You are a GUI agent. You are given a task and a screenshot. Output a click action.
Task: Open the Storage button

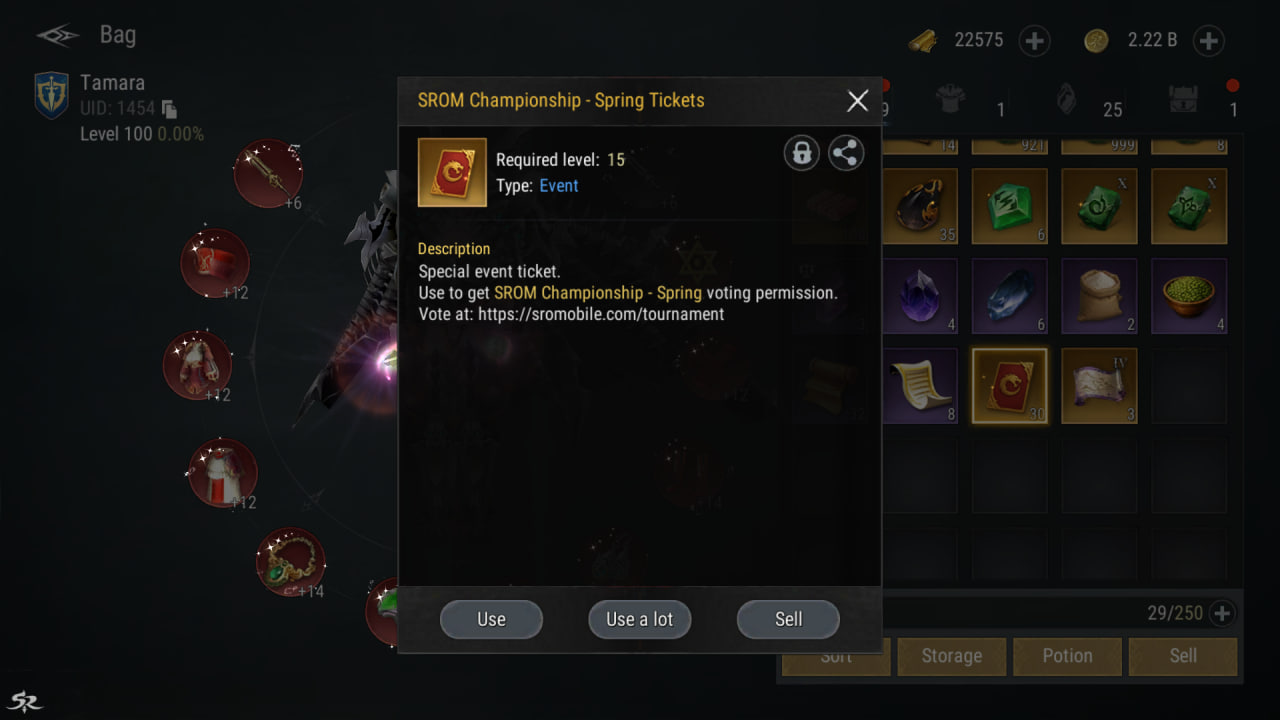[951, 656]
